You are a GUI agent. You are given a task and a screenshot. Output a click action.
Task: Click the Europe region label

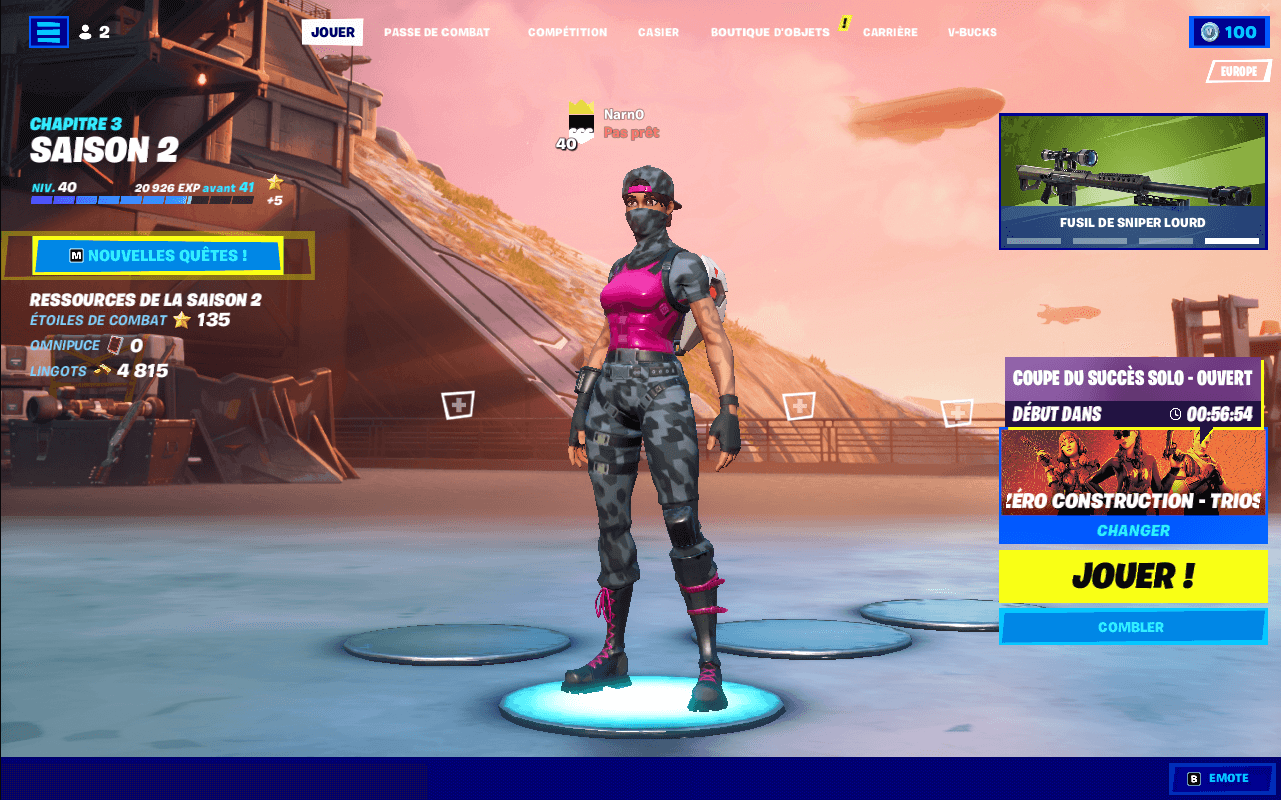pyautogui.click(x=1238, y=71)
